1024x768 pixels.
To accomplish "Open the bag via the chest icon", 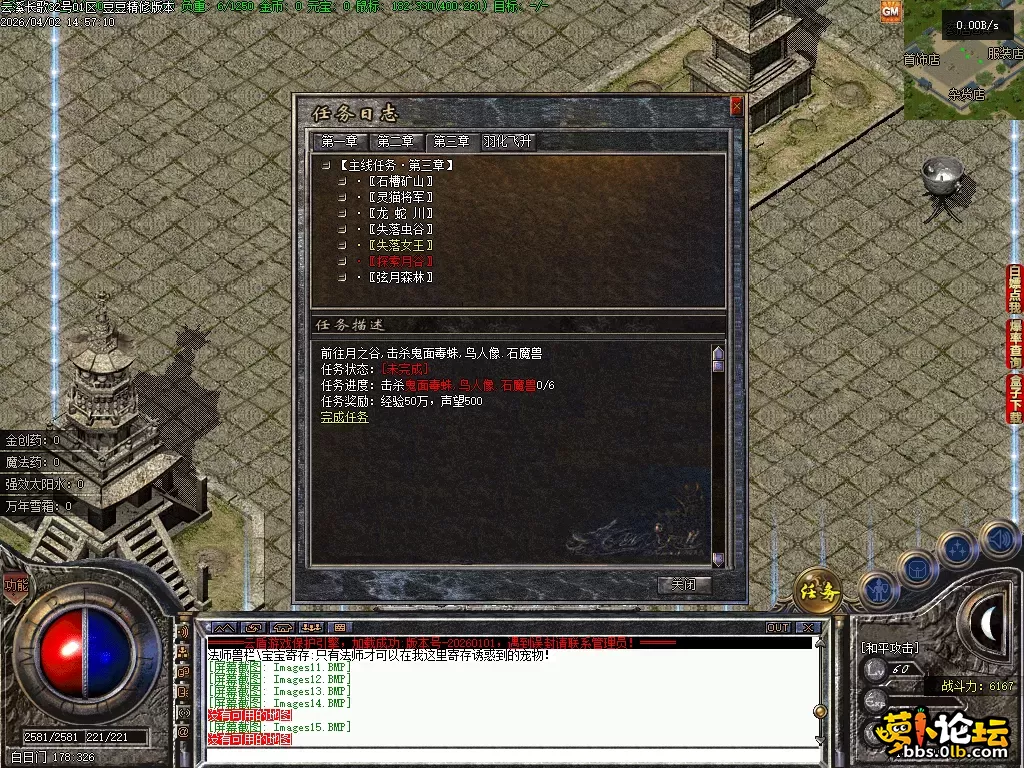I will [x=917, y=568].
